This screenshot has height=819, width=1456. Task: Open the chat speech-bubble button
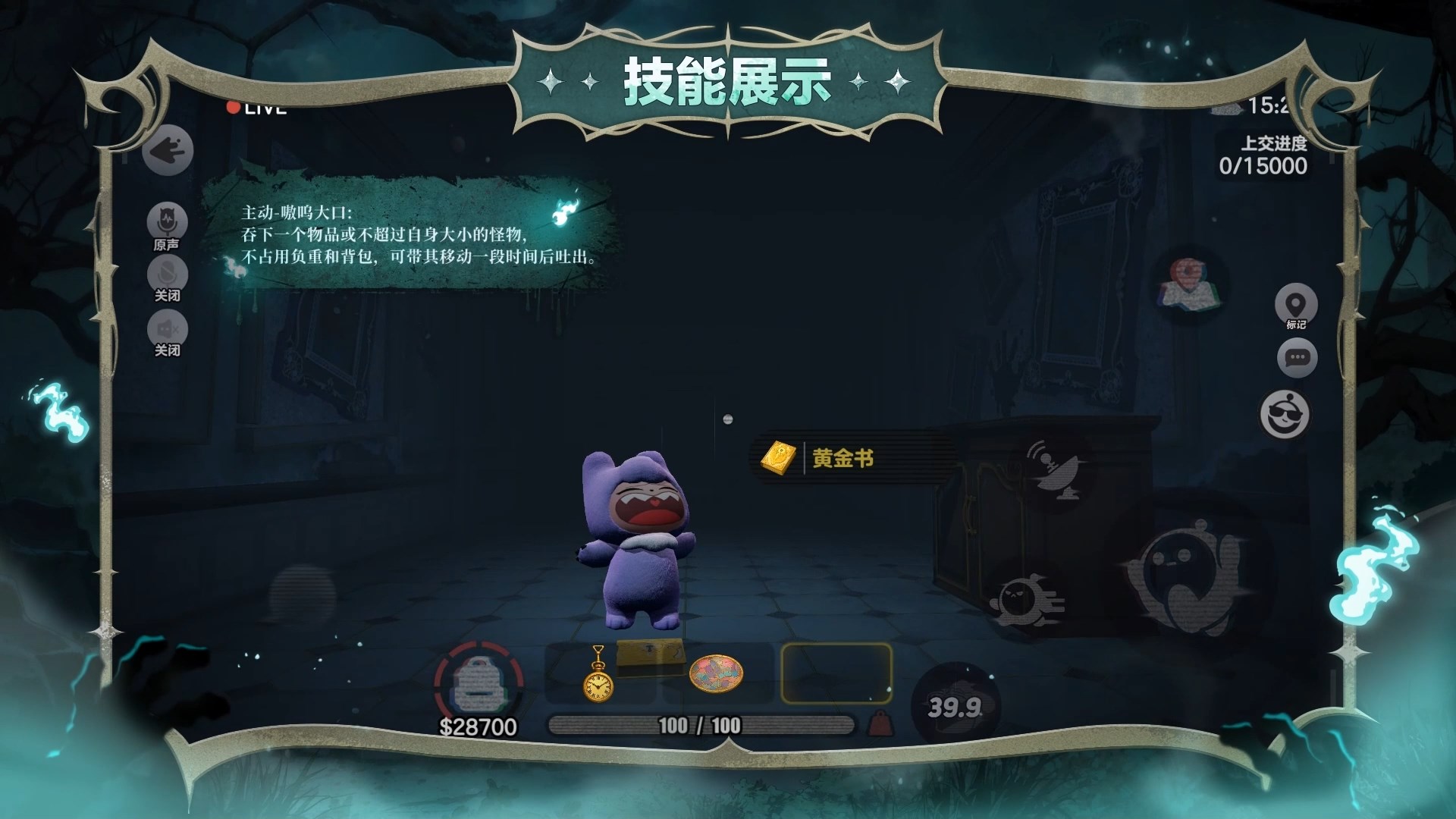(x=1297, y=358)
